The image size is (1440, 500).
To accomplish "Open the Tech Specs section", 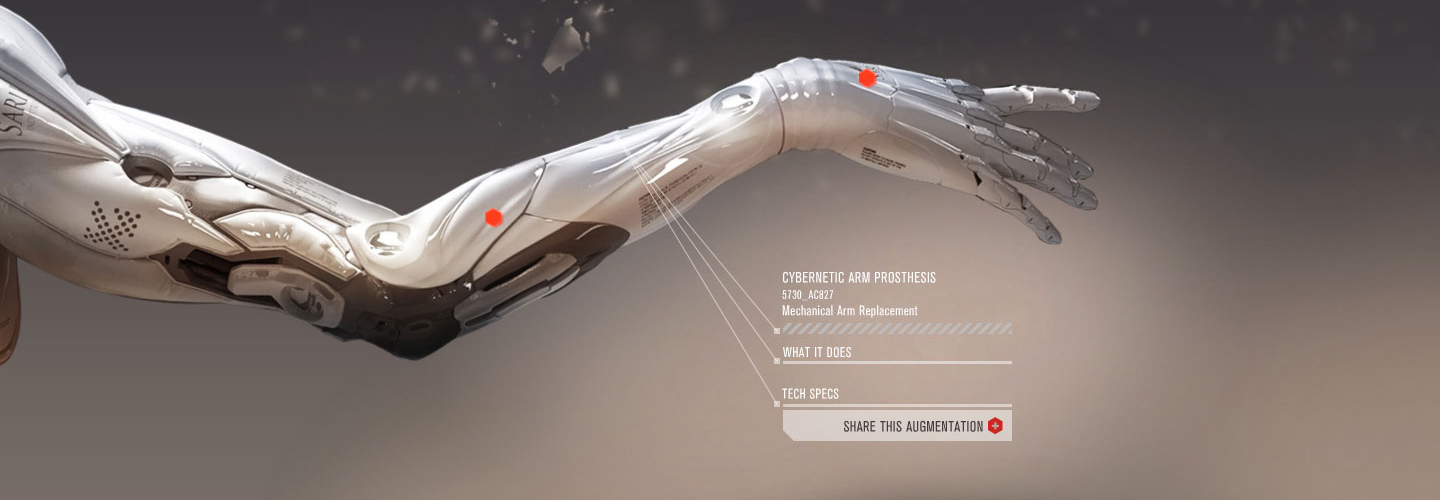I will [x=811, y=394].
